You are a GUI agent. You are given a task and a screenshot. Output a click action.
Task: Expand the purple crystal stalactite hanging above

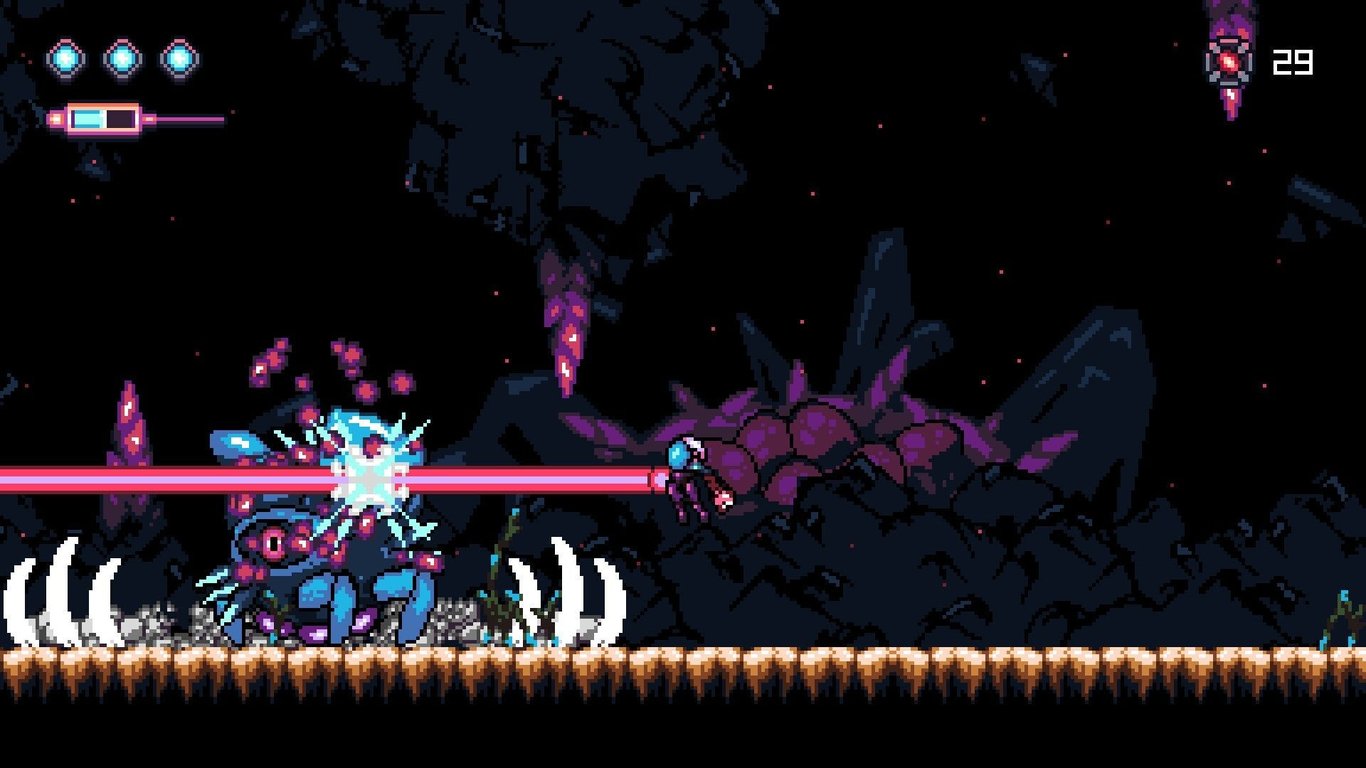pos(565,320)
